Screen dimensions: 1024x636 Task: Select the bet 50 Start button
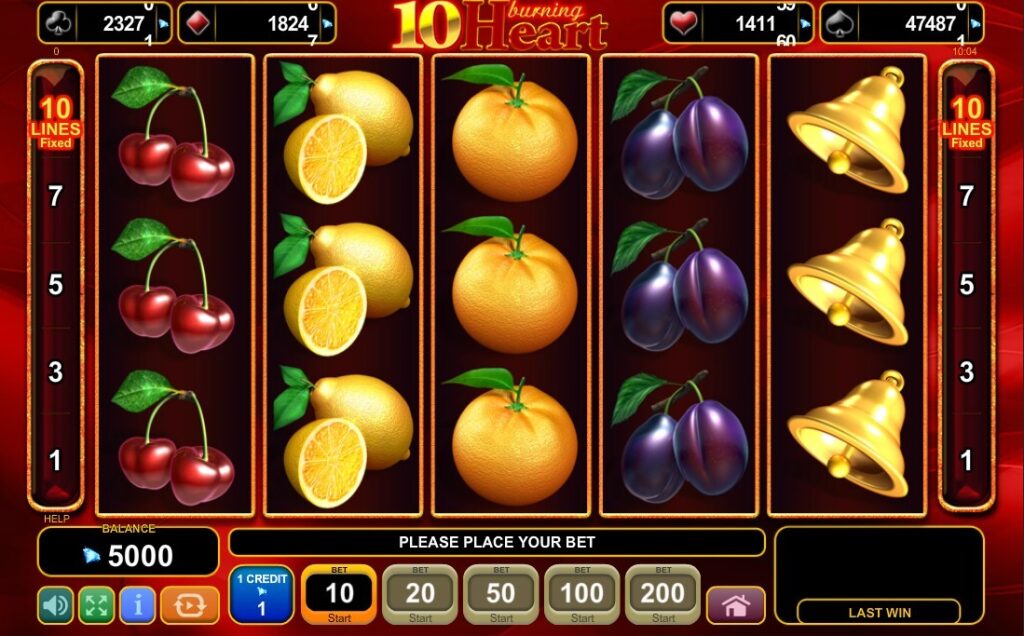(x=501, y=595)
